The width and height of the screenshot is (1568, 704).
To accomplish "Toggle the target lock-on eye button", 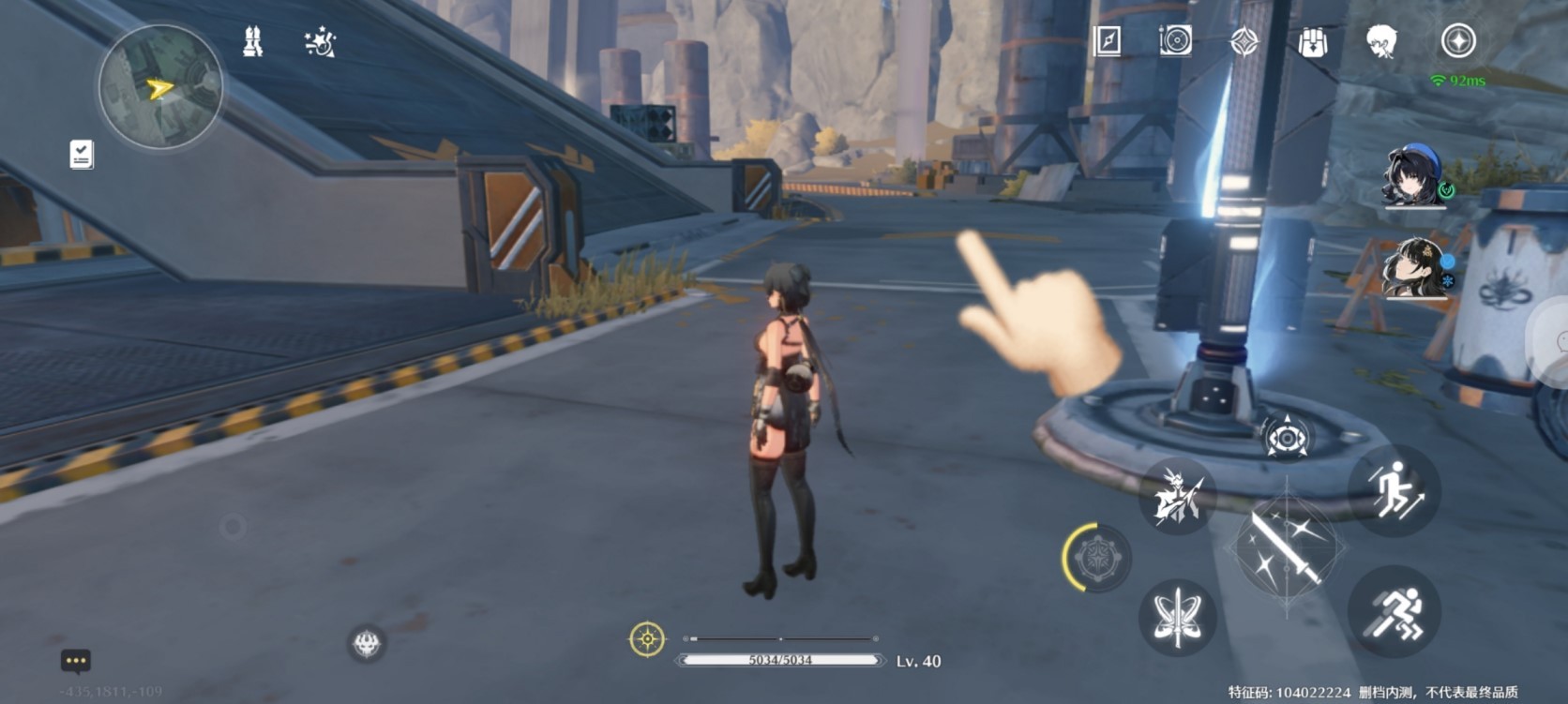I will pos(1286,438).
